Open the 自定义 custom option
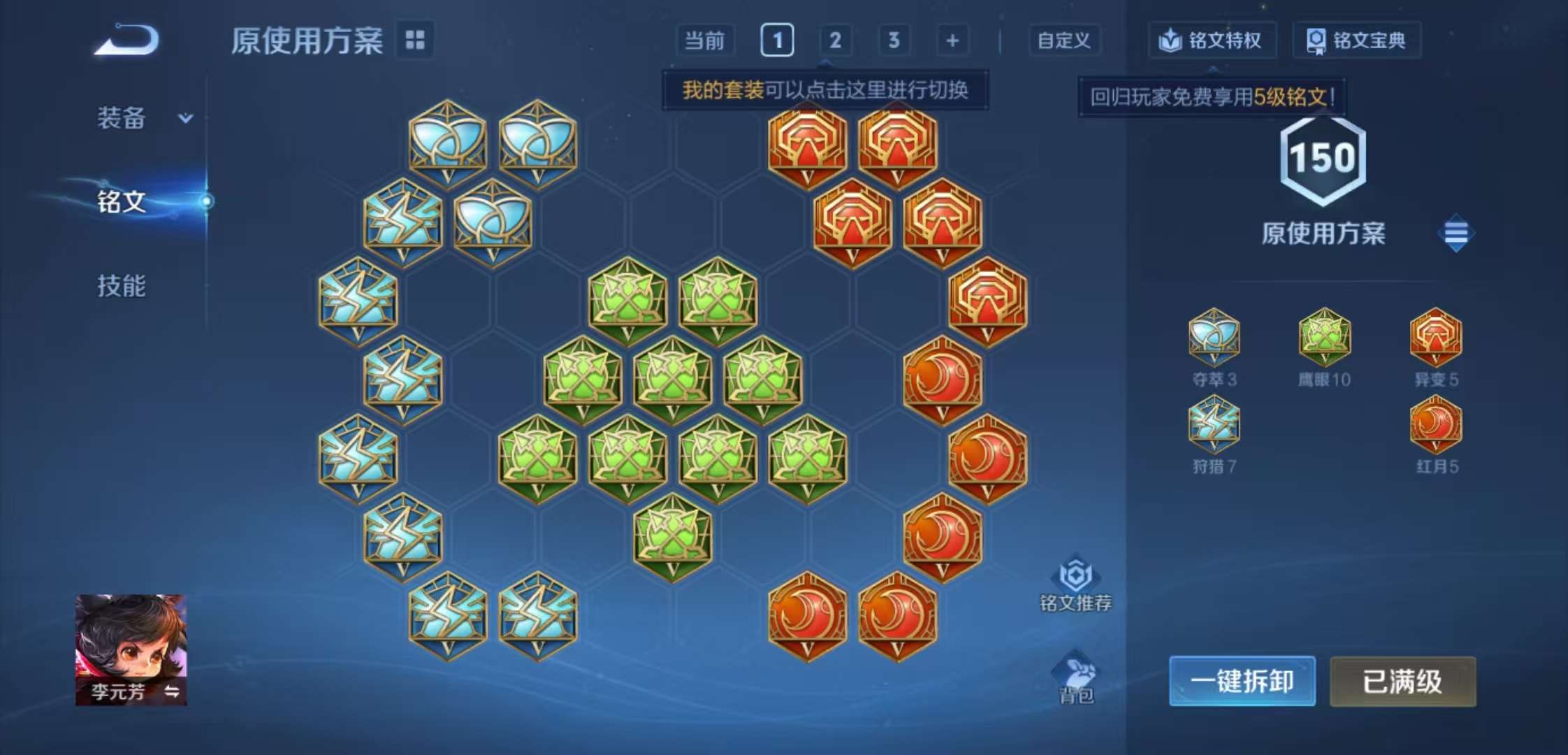Viewport: 1568px width, 755px height. (1064, 40)
